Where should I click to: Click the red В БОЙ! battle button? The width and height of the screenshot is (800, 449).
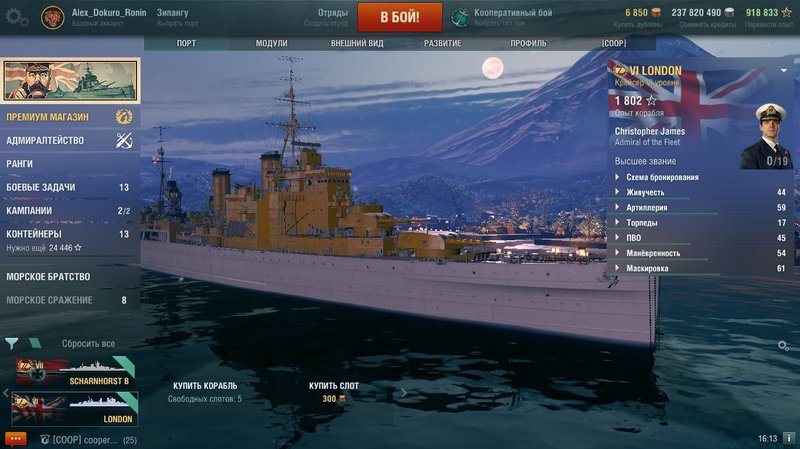tap(399, 17)
